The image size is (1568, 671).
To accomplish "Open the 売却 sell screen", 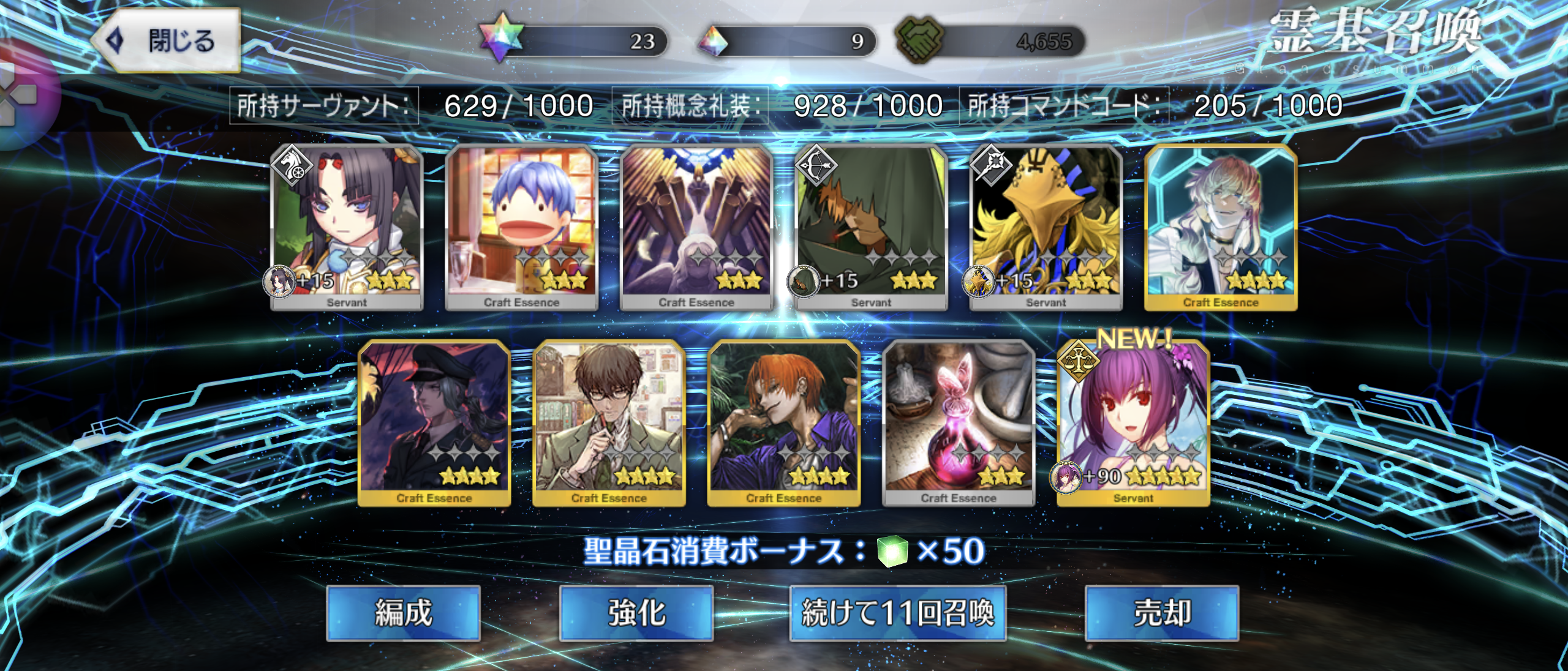I will [x=1162, y=613].
